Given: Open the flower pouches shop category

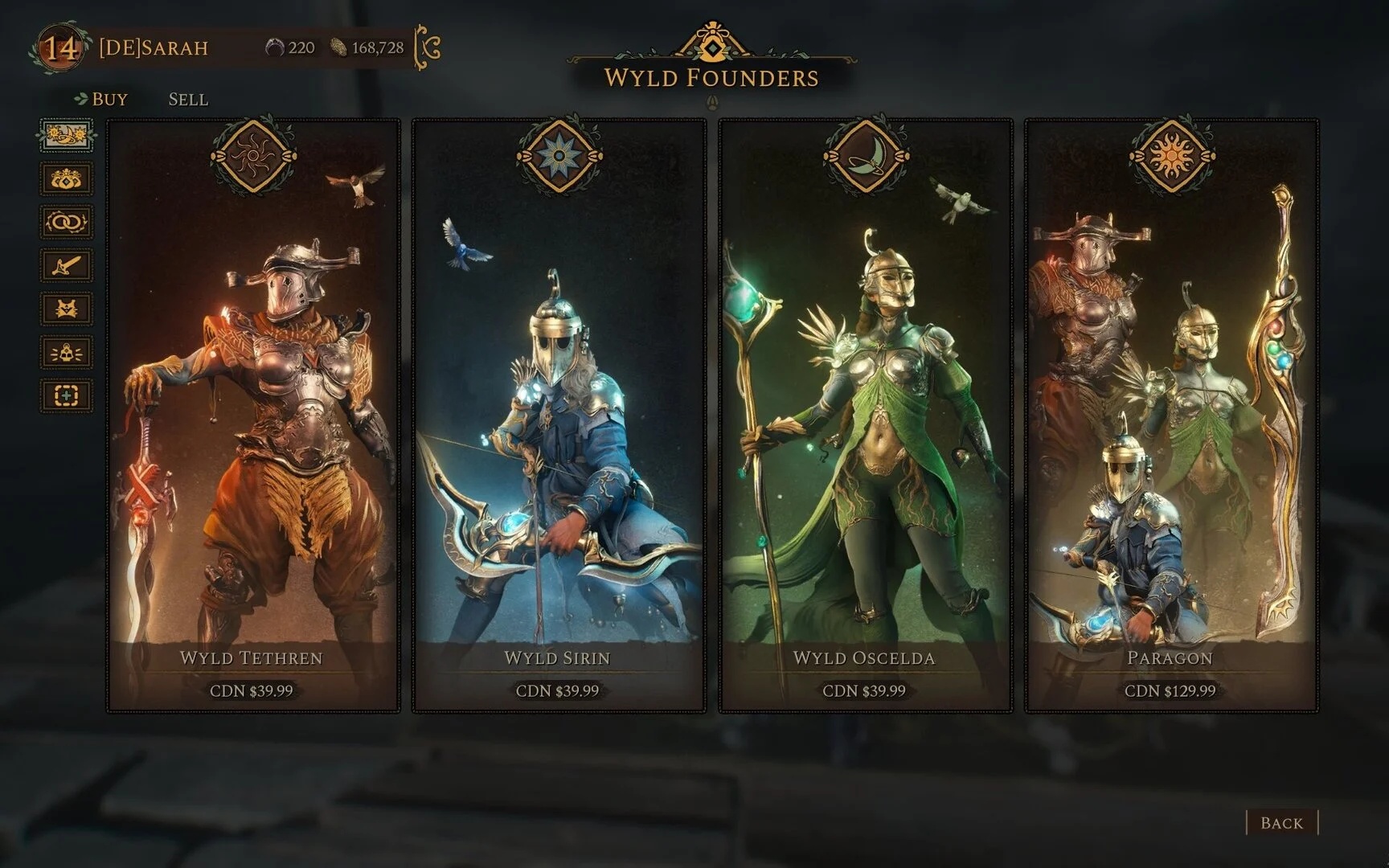Looking at the screenshot, I should [x=67, y=178].
